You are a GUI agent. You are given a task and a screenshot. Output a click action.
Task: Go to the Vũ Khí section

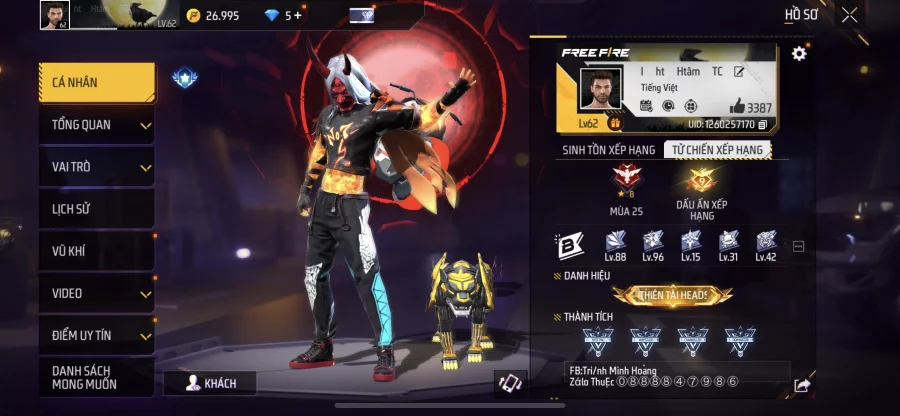tap(97, 251)
